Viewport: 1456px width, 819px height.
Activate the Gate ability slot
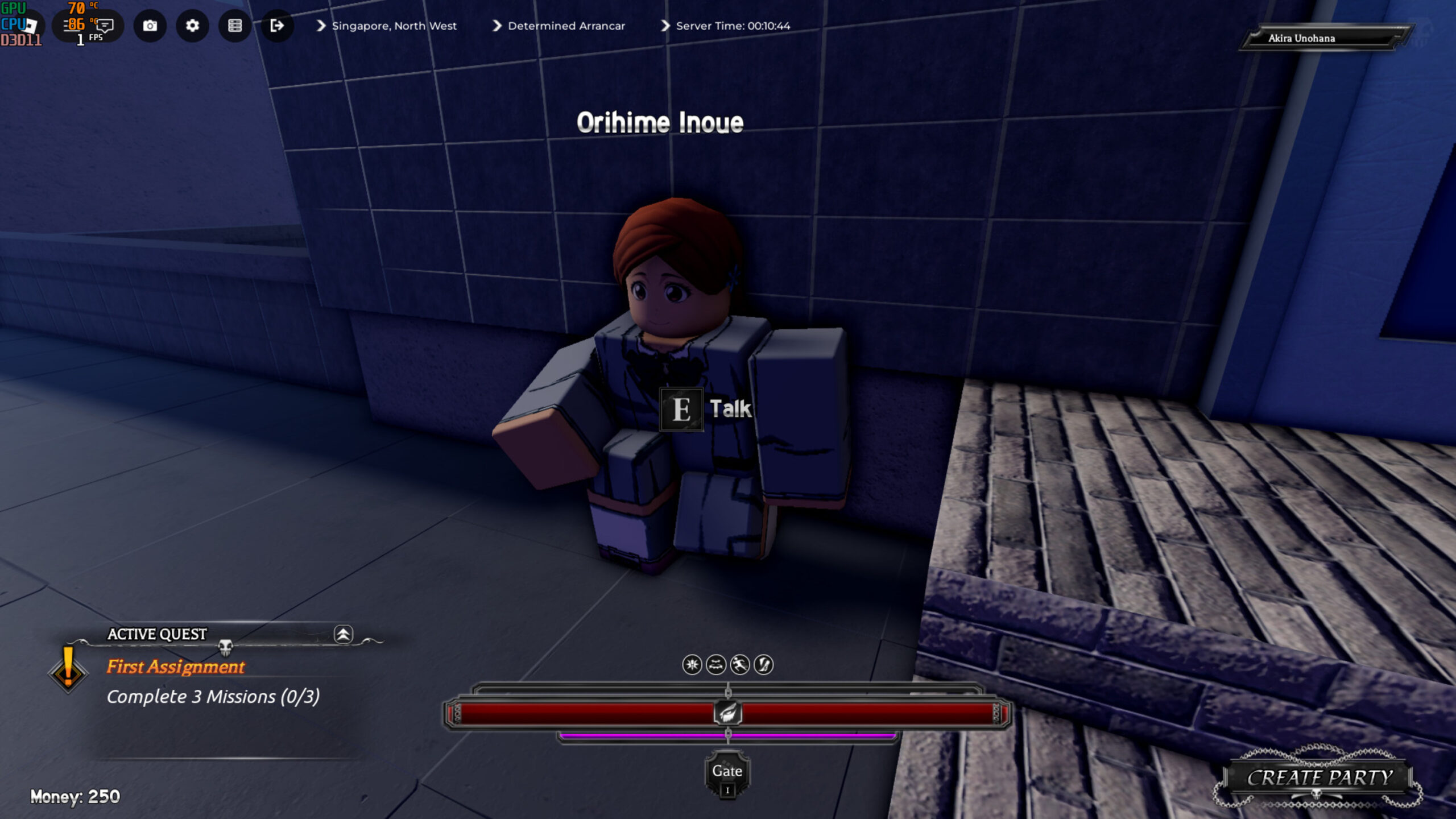pos(727,774)
